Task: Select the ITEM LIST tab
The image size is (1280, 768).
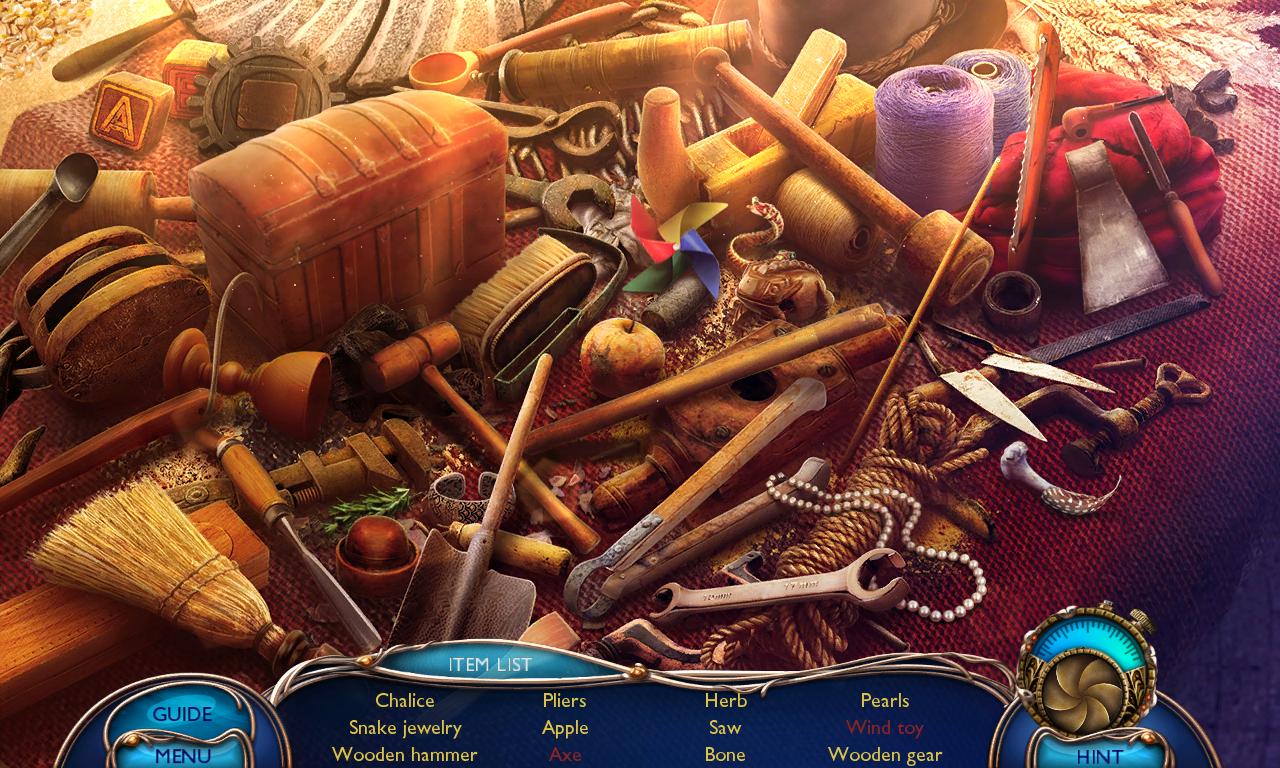Action: (x=491, y=663)
